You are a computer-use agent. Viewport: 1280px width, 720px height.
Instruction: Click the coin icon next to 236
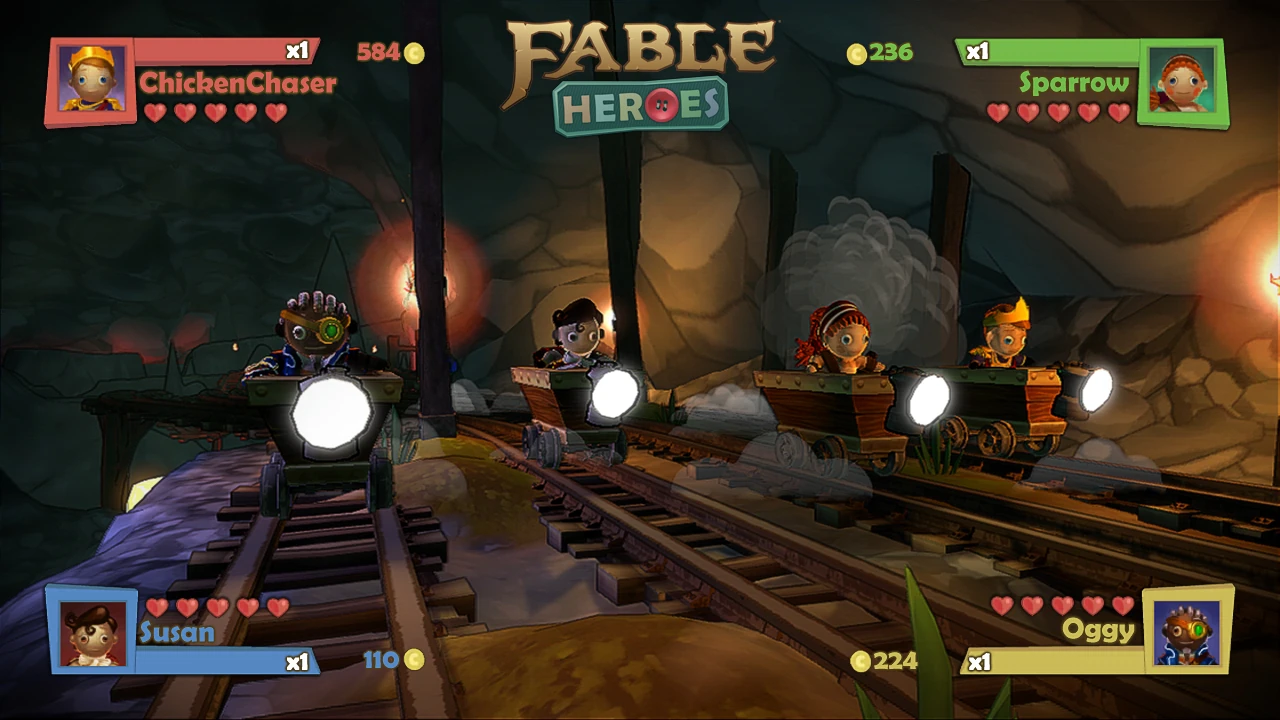click(855, 53)
